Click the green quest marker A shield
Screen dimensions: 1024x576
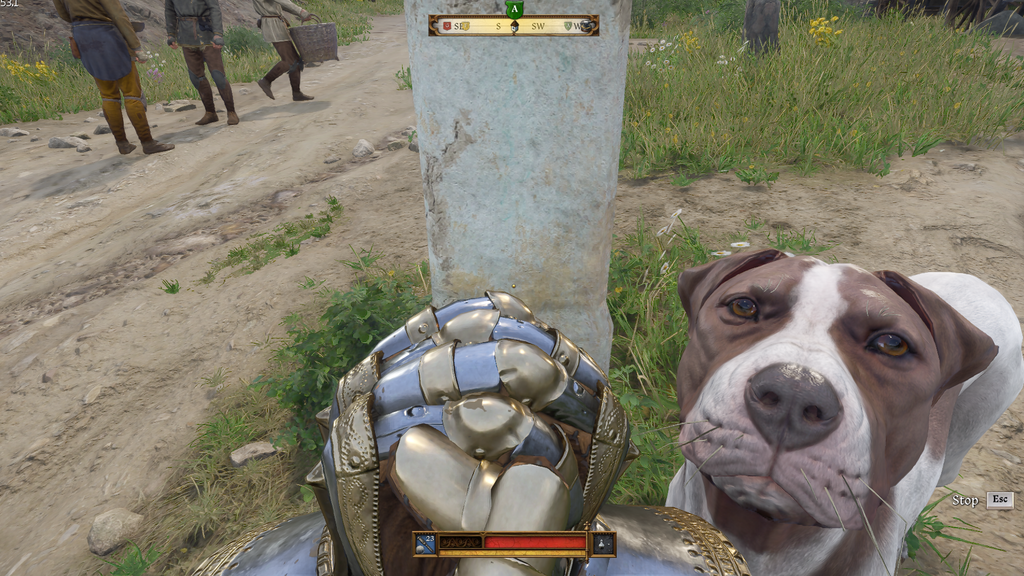click(514, 10)
